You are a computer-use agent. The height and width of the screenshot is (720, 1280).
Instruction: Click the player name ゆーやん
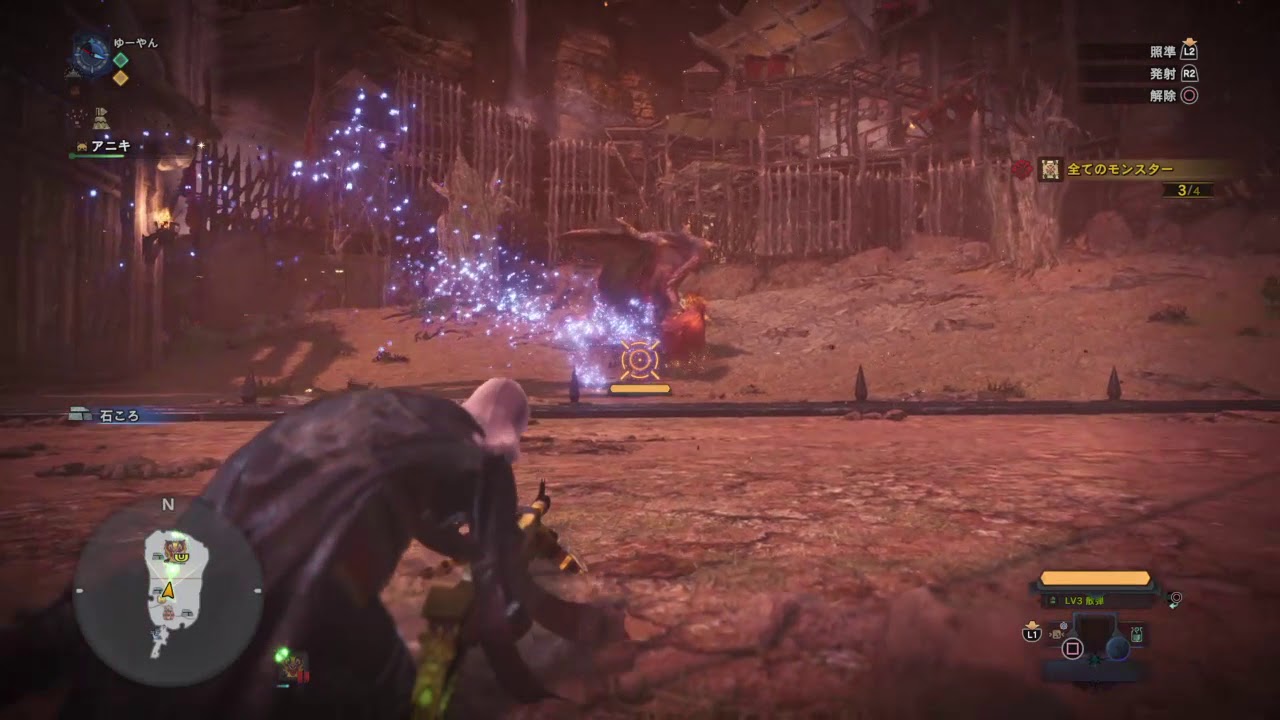(136, 43)
